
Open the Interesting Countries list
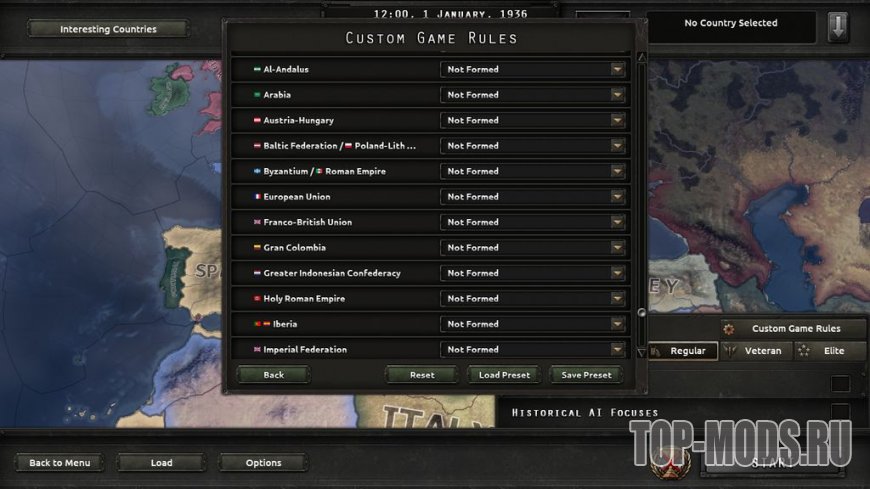[108, 29]
